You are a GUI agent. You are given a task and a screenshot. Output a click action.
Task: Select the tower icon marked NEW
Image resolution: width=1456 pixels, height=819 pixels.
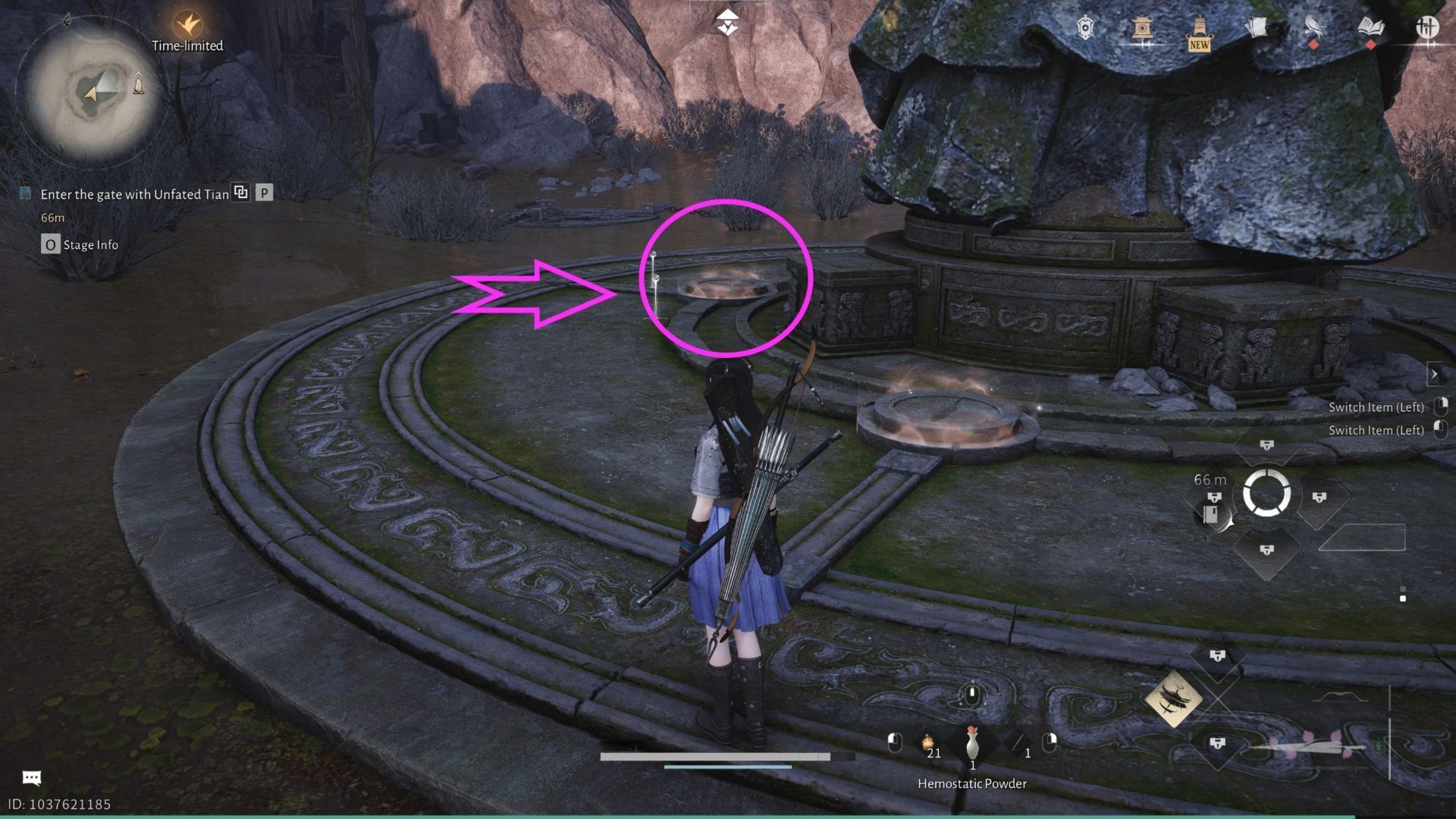click(1200, 28)
